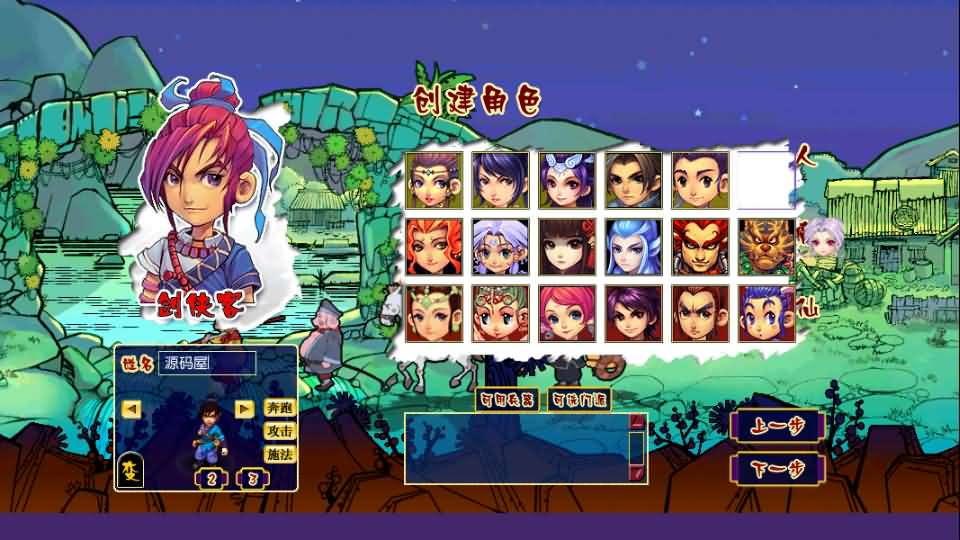Preview the 施法 spellcasting animation
Screen dimensions: 960x540
tap(279, 454)
